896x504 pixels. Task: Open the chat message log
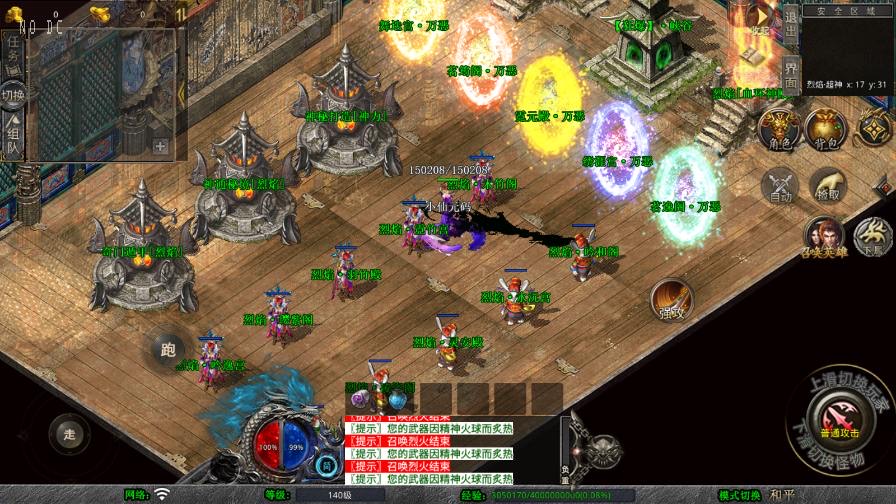[x=430, y=450]
